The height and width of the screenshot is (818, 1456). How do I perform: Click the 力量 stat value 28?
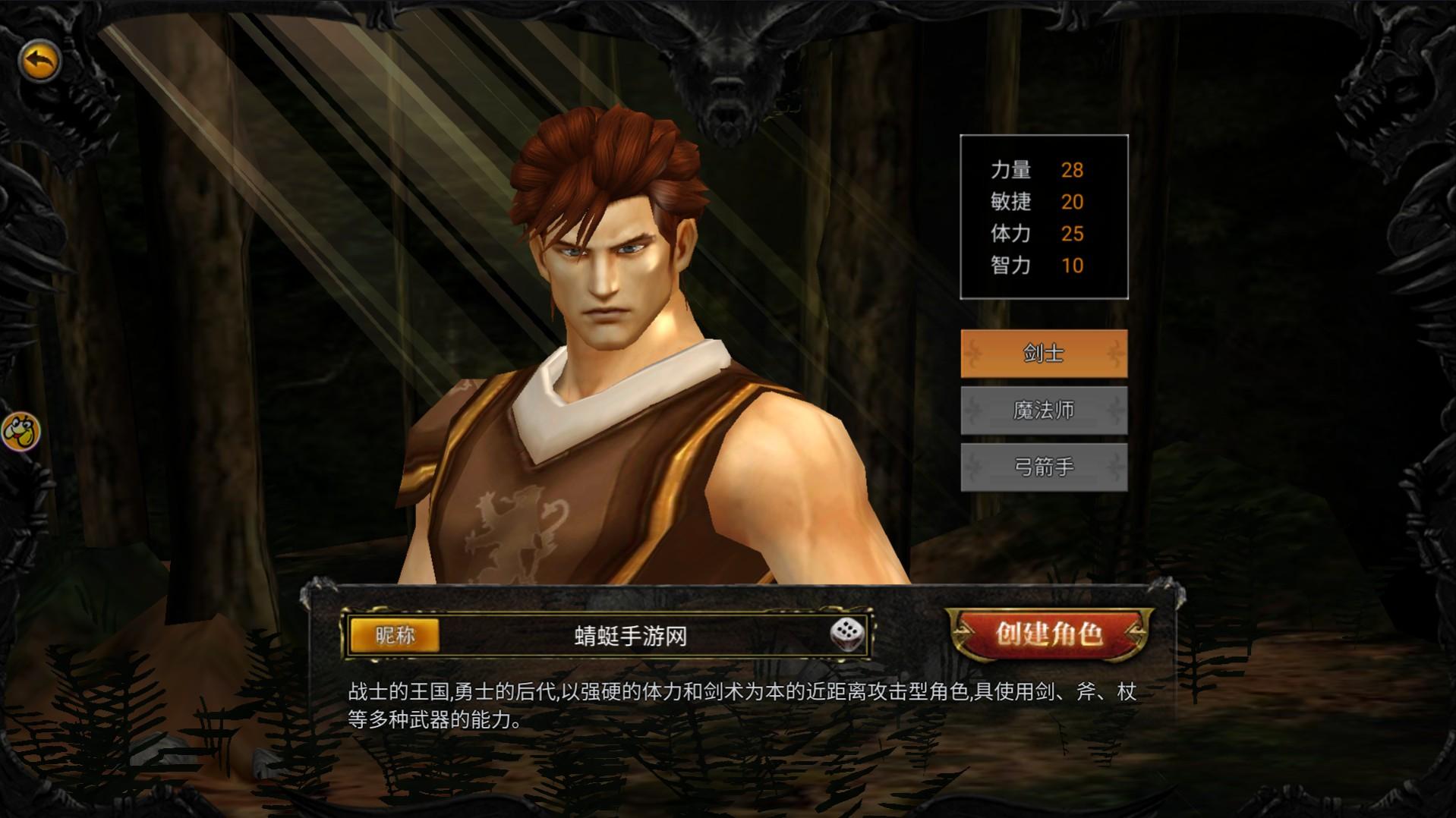[1073, 170]
